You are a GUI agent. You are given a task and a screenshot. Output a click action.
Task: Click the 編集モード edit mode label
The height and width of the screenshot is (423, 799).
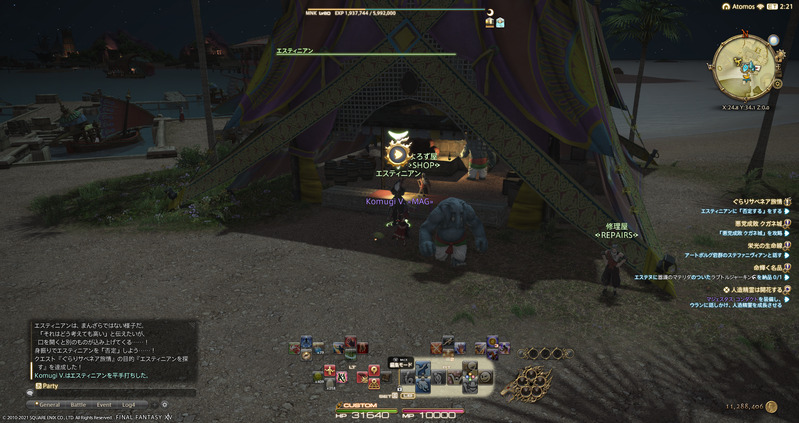coord(401,364)
